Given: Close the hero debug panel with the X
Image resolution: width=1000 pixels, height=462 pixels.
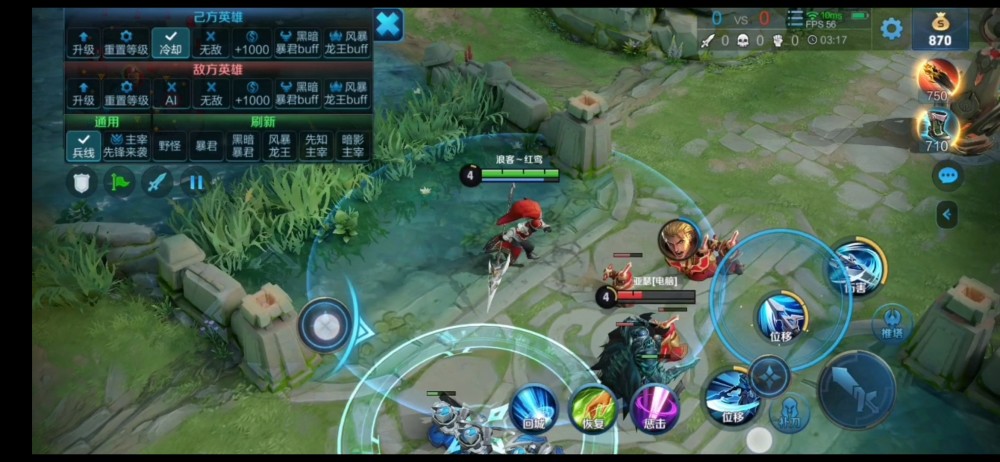Looking at the screenshot, I should 388,24.
